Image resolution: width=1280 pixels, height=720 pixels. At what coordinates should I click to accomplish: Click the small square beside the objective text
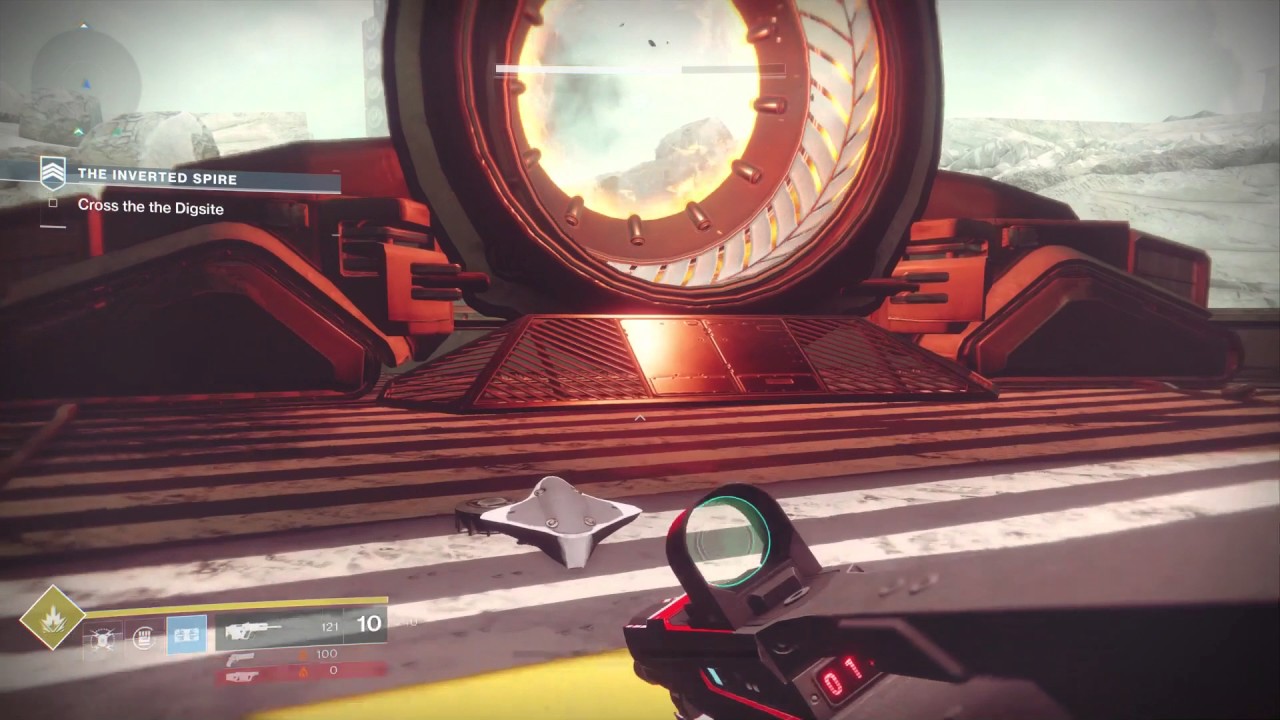[x=53, y=203]
